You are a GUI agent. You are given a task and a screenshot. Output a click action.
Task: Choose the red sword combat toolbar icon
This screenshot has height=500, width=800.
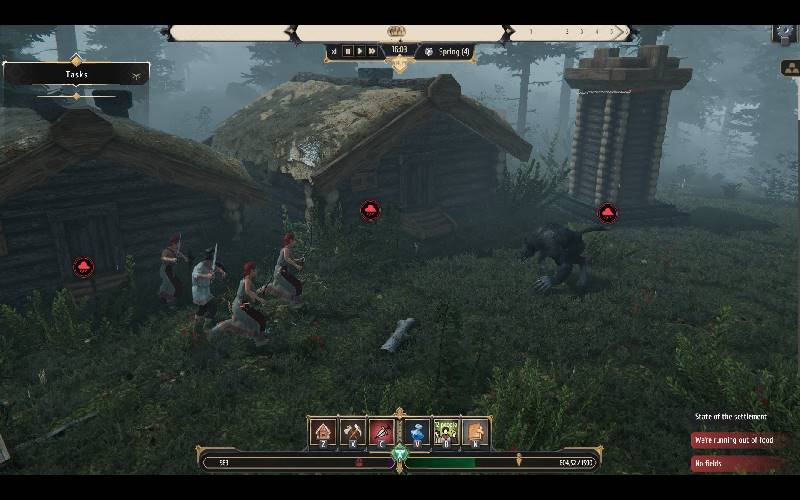[383, 432]
